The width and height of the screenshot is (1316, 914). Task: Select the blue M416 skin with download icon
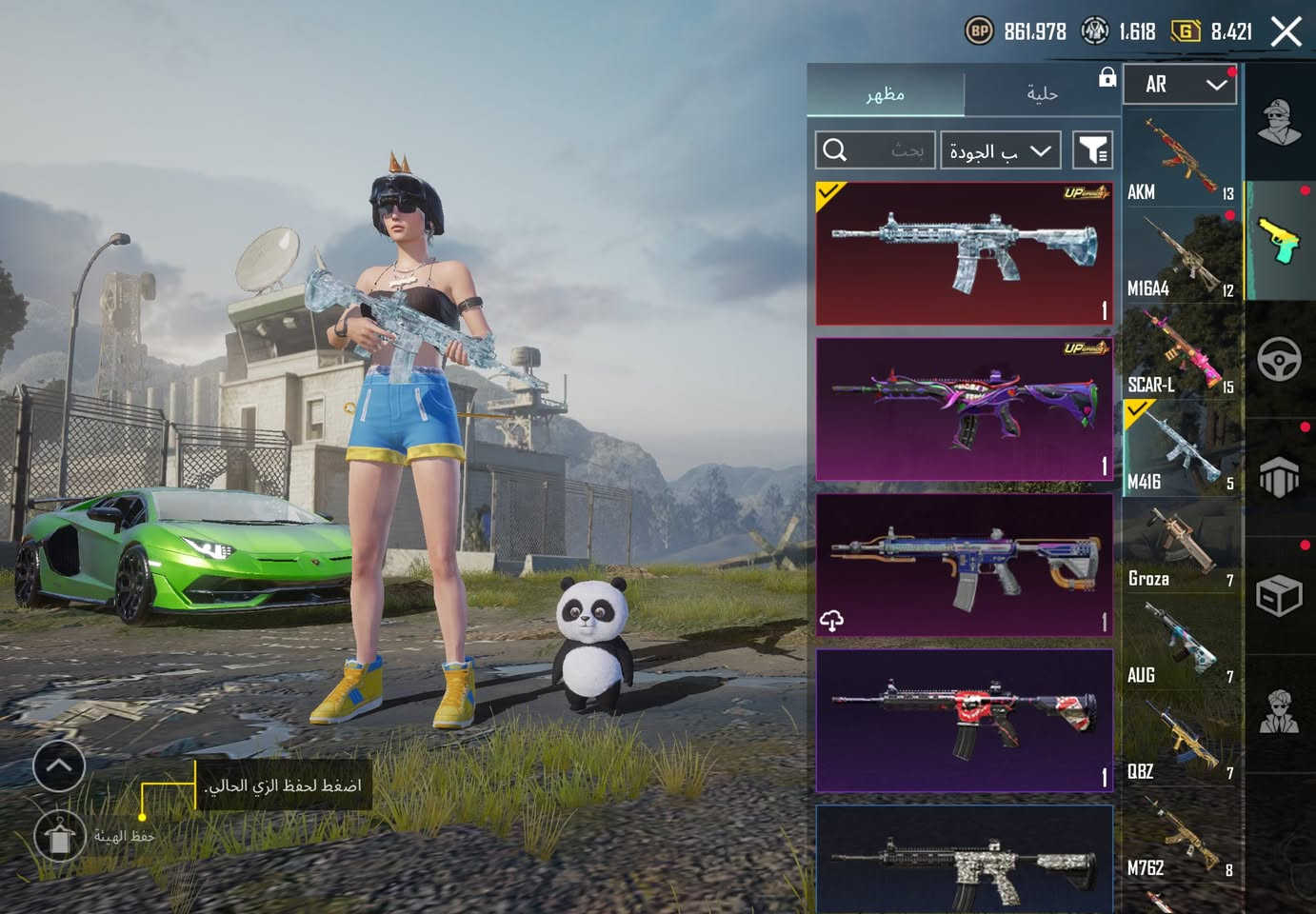point(964,565)
